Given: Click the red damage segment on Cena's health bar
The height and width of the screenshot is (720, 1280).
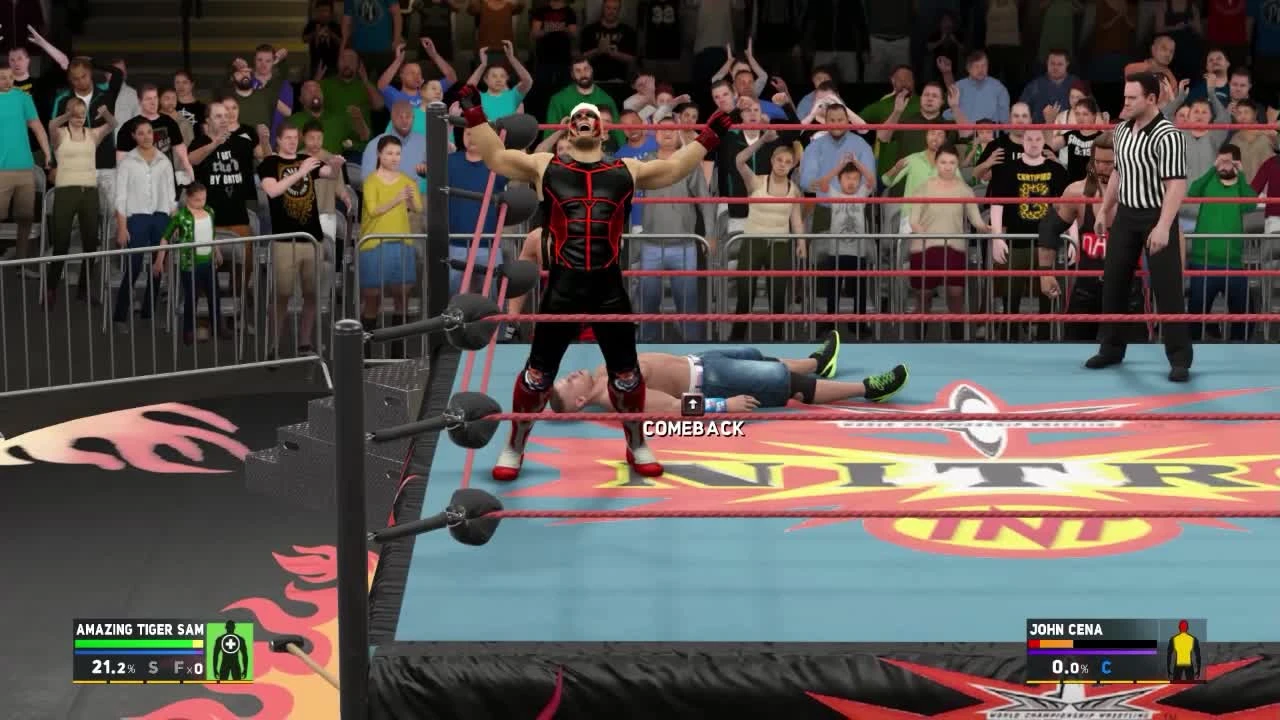Looking at the screenshot, I should point(1032,644).
